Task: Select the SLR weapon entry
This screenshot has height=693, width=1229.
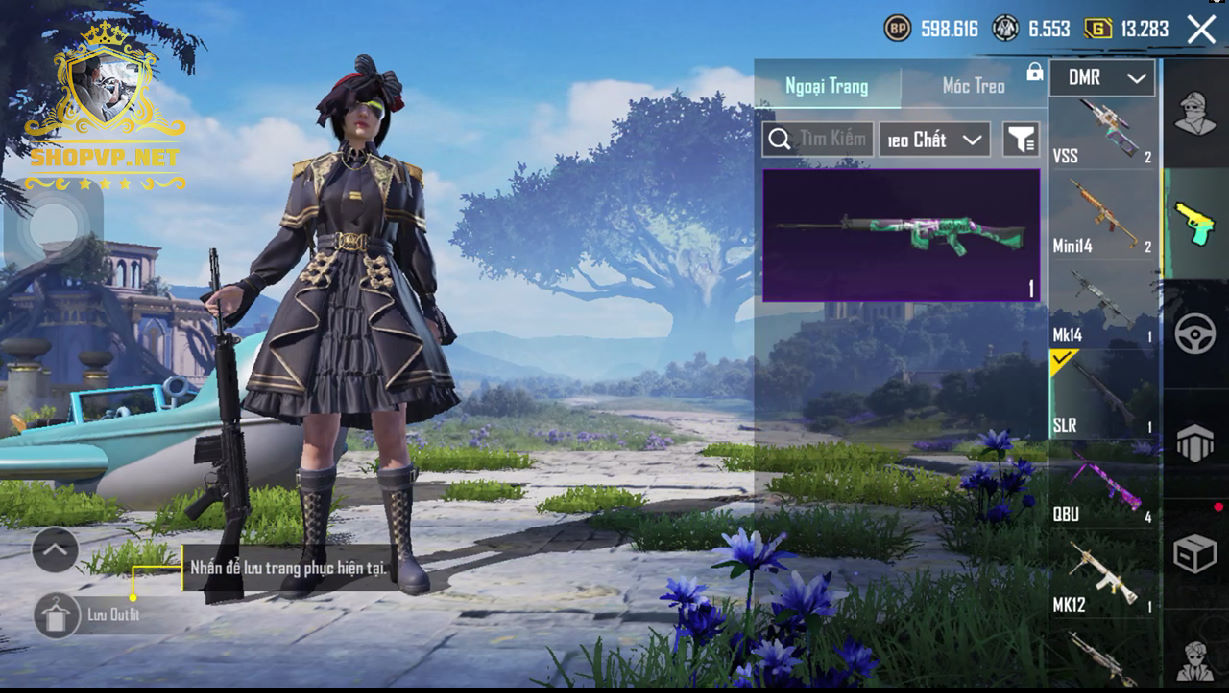Action: click(1103, 395)
